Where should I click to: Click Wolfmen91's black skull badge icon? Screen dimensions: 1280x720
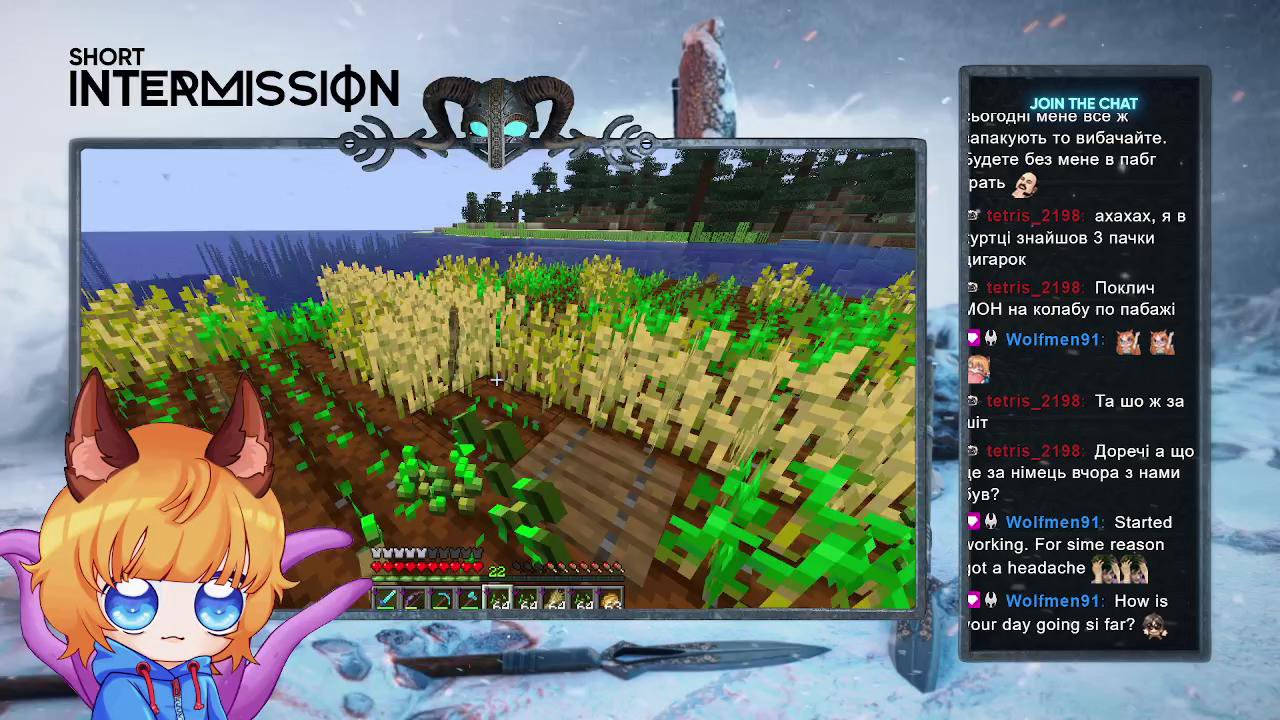989,337
